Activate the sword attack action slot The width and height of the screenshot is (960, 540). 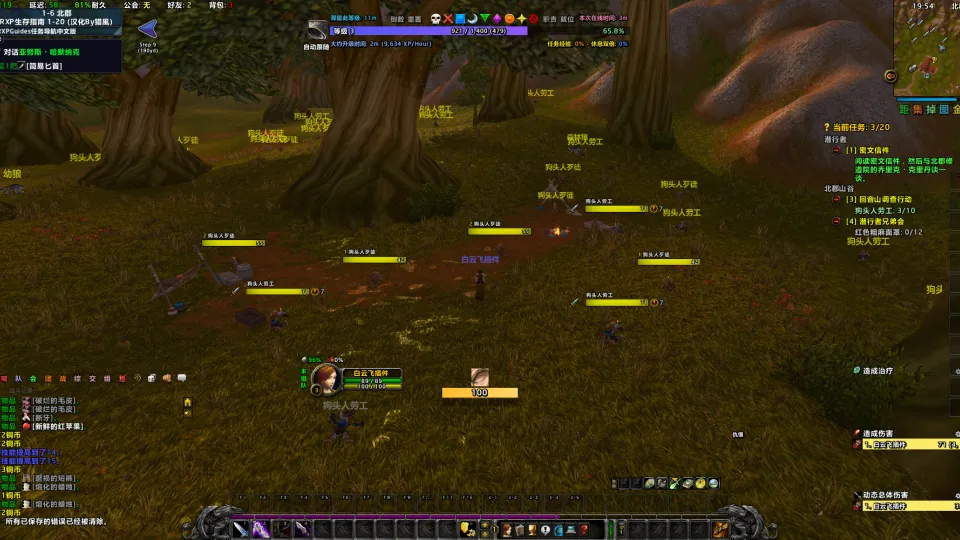click(240, 529)
